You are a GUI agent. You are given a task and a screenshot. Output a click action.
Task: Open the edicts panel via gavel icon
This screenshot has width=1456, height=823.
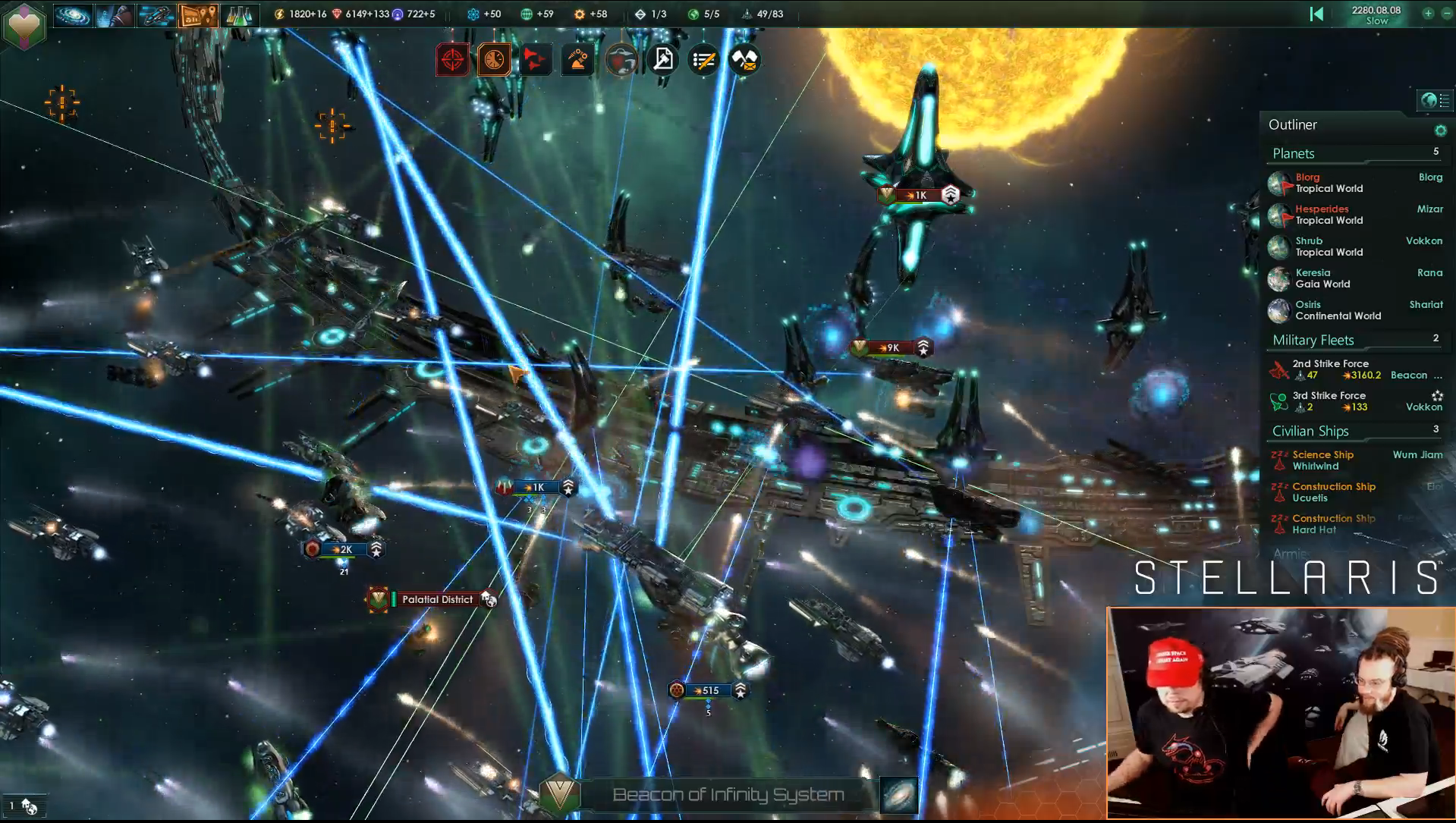(x=662, y=60)
